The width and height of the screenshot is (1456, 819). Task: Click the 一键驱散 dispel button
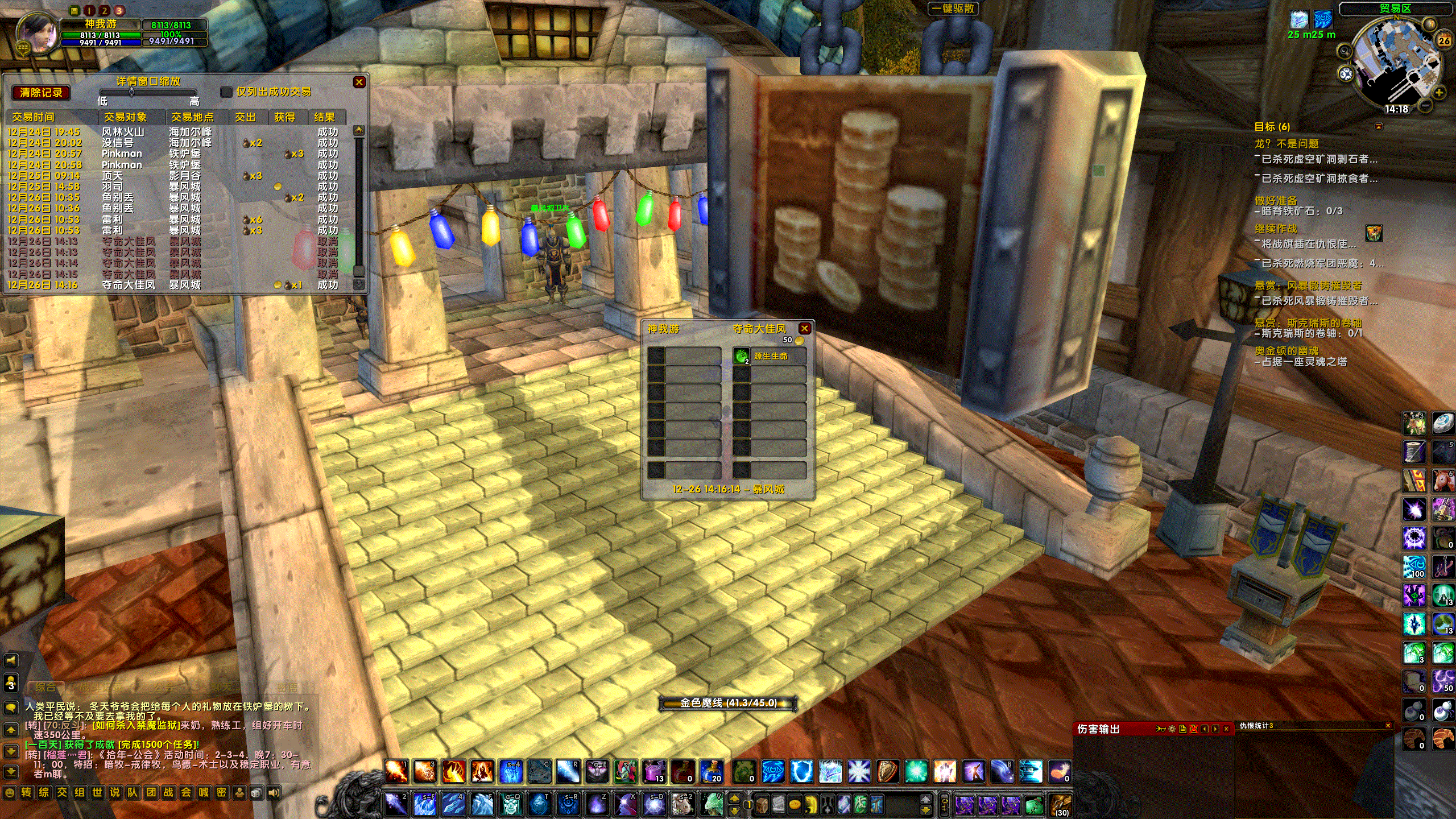tap(954, 9)
